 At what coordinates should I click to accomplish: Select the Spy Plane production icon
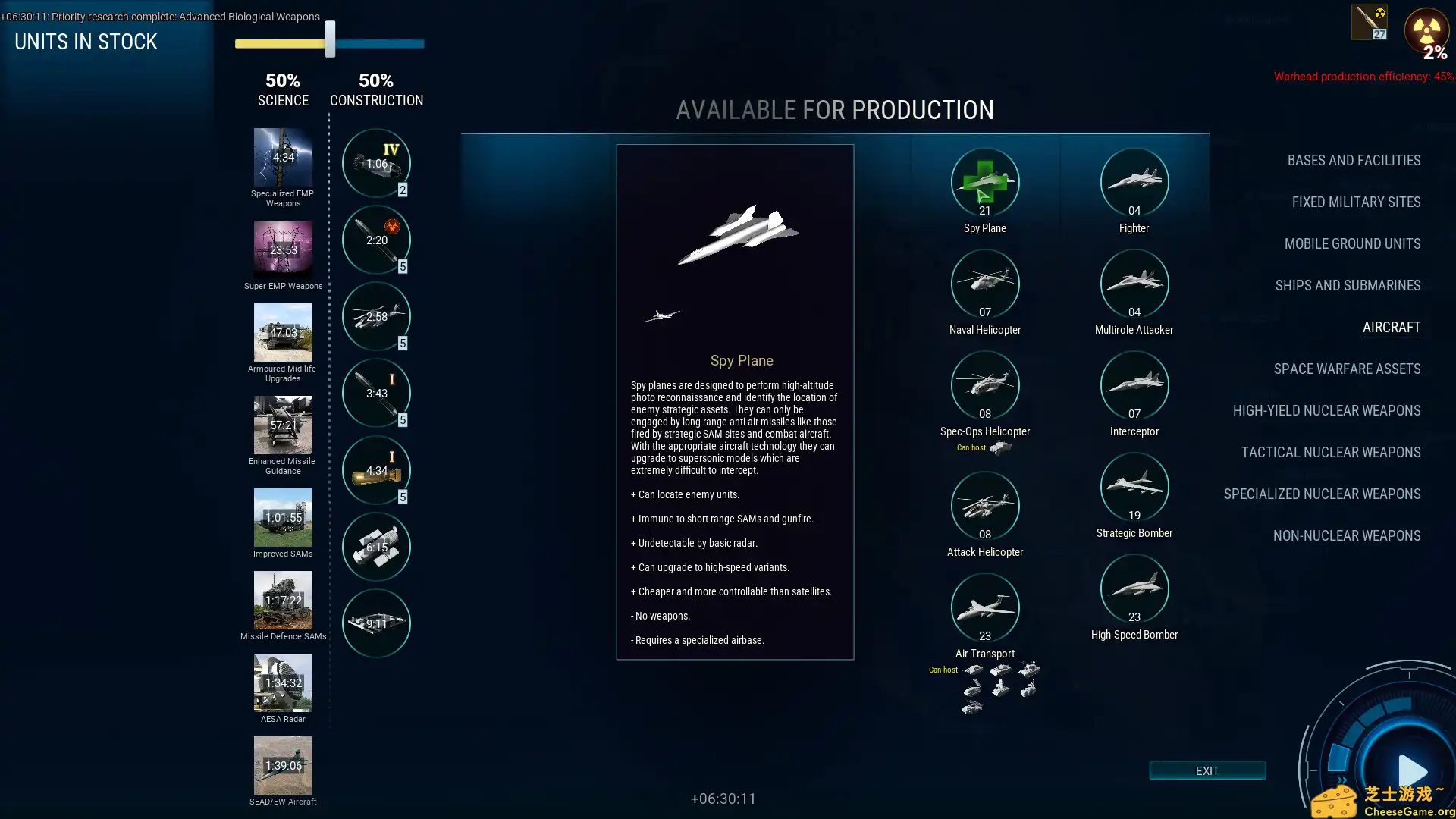tap(984, 182)
